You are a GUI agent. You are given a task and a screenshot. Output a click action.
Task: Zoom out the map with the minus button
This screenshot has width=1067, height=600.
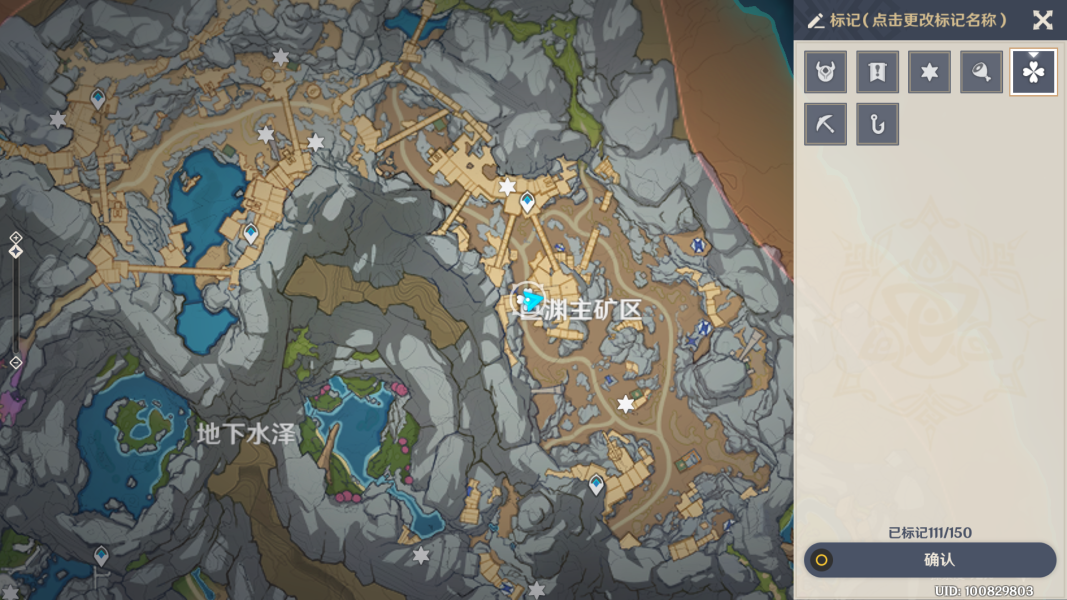pos(16,362)
